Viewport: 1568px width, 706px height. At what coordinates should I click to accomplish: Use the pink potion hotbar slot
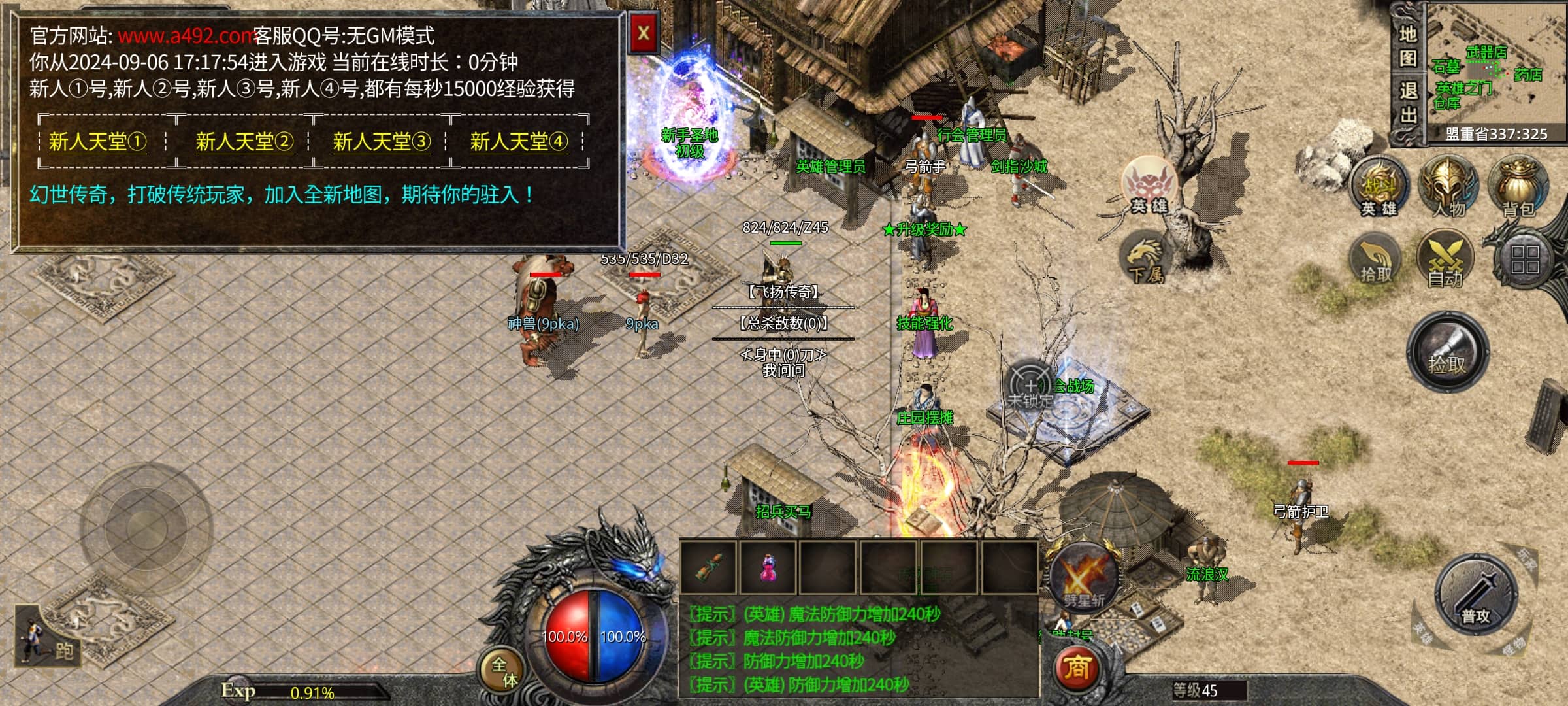tap(768, 567)
